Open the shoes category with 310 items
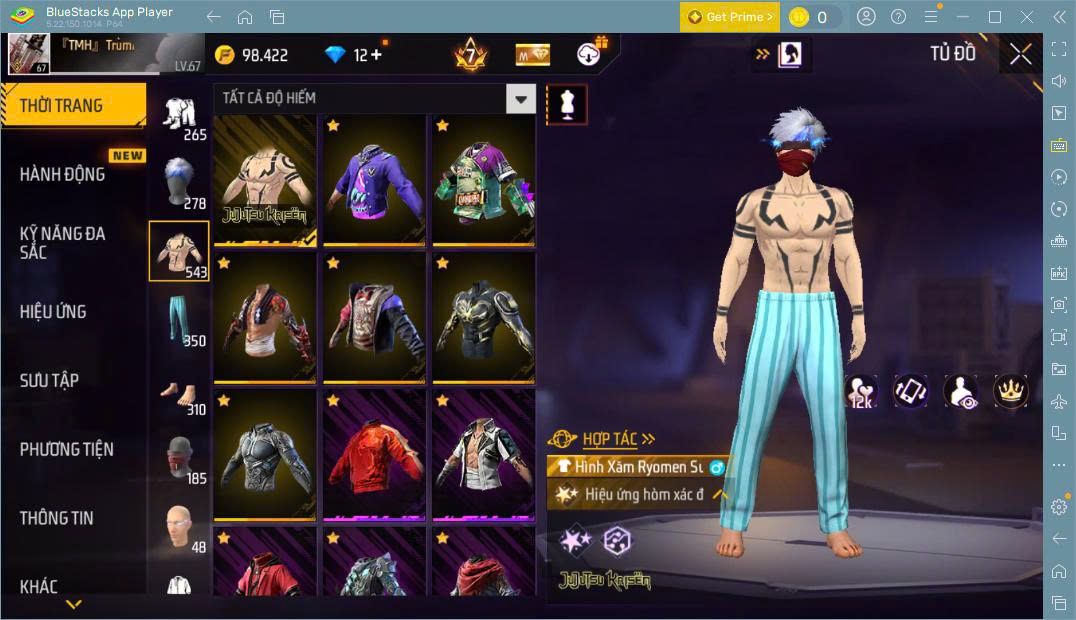Image resolution: width=1076 pixels, height=620 pixels. tap(180, 390)
